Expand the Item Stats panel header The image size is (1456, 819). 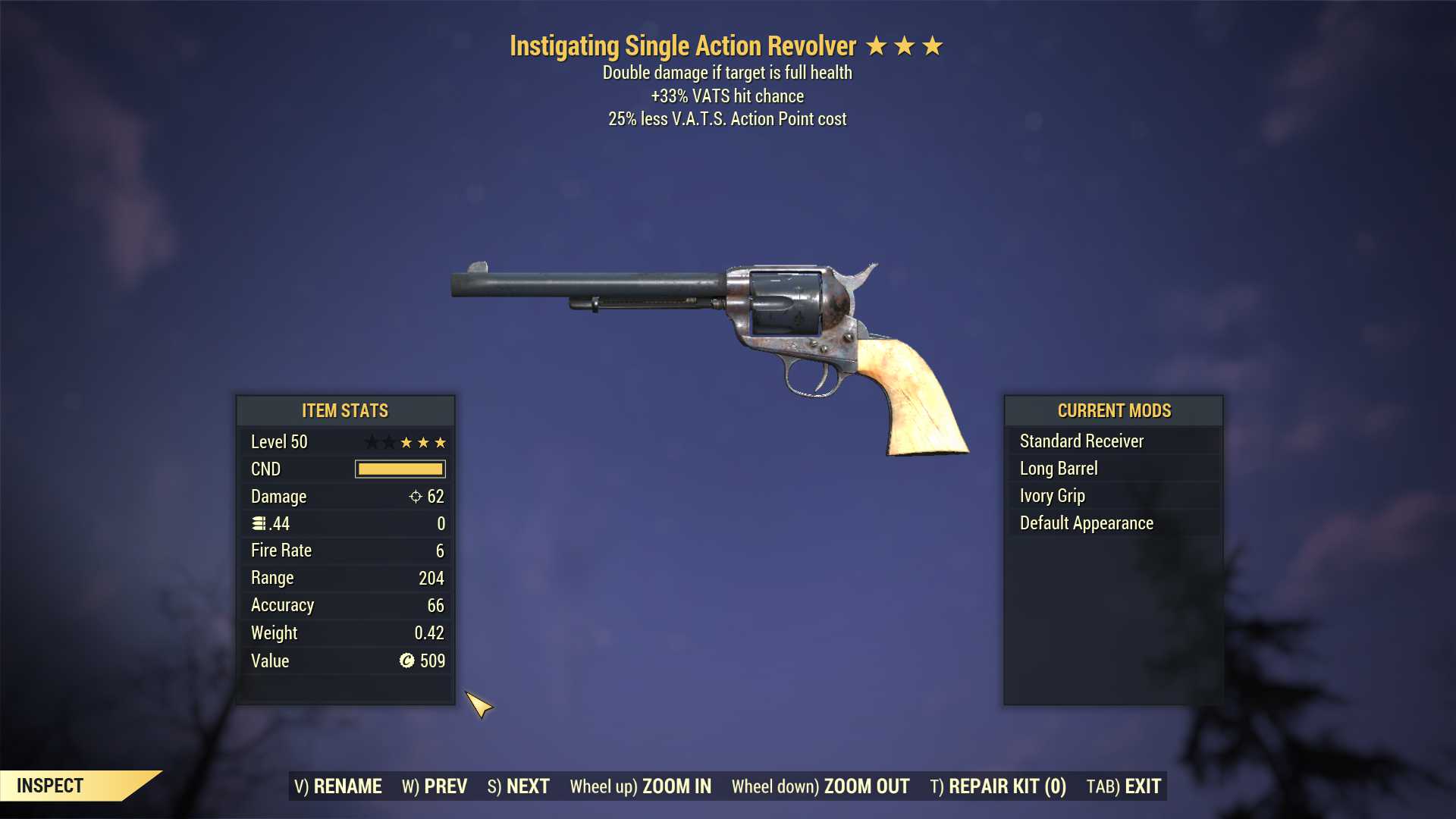point(344,410)
